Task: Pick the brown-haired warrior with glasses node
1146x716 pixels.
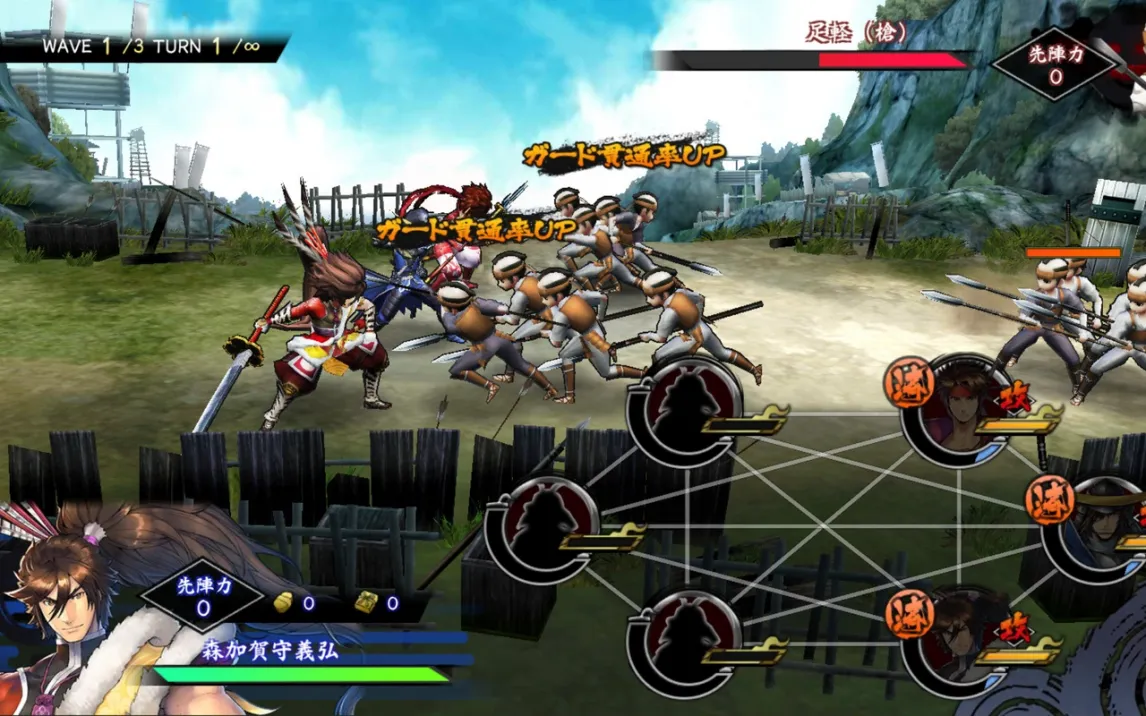Action: tap(955, 638)
